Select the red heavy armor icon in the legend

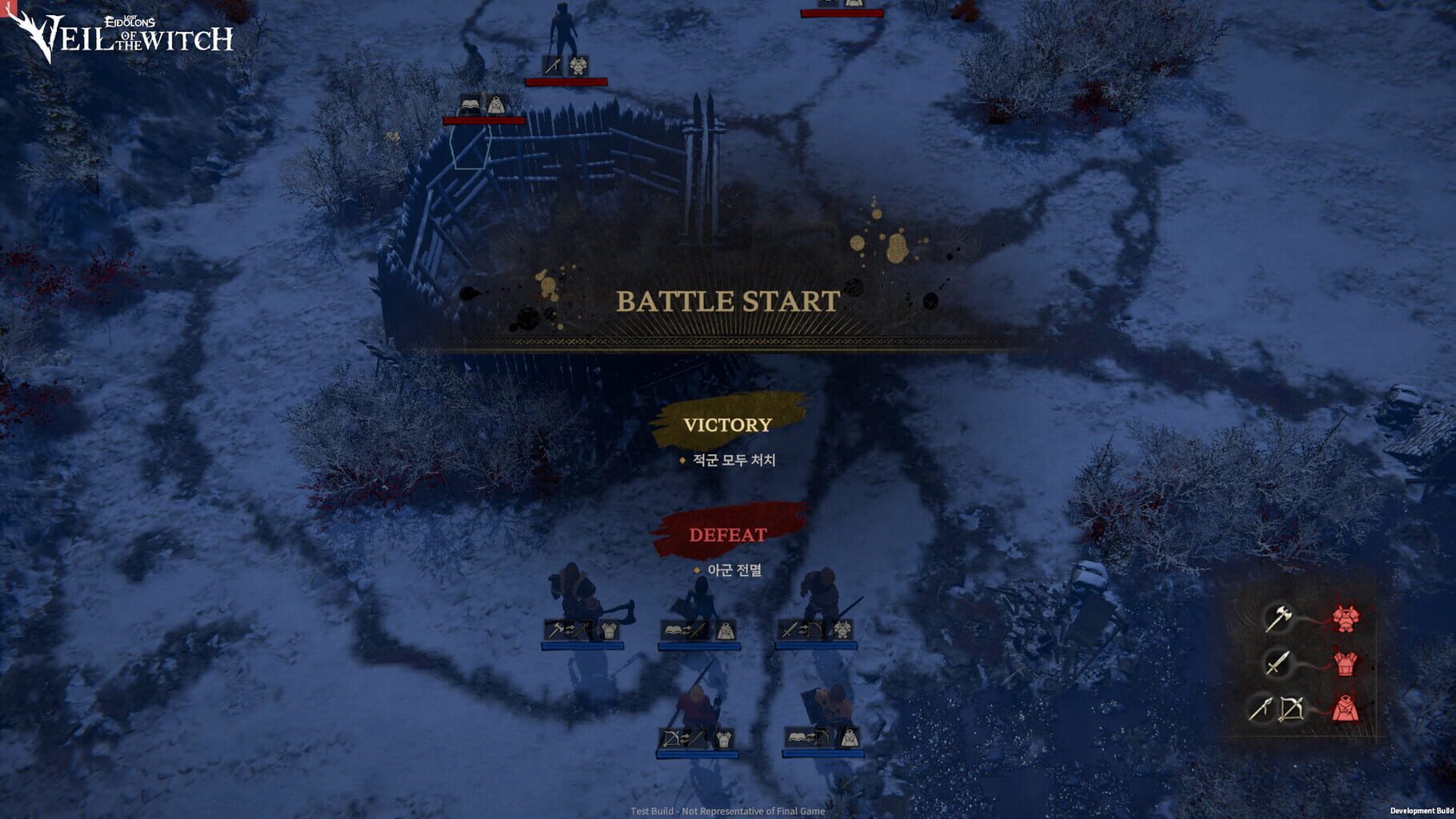coord(1346,617)
